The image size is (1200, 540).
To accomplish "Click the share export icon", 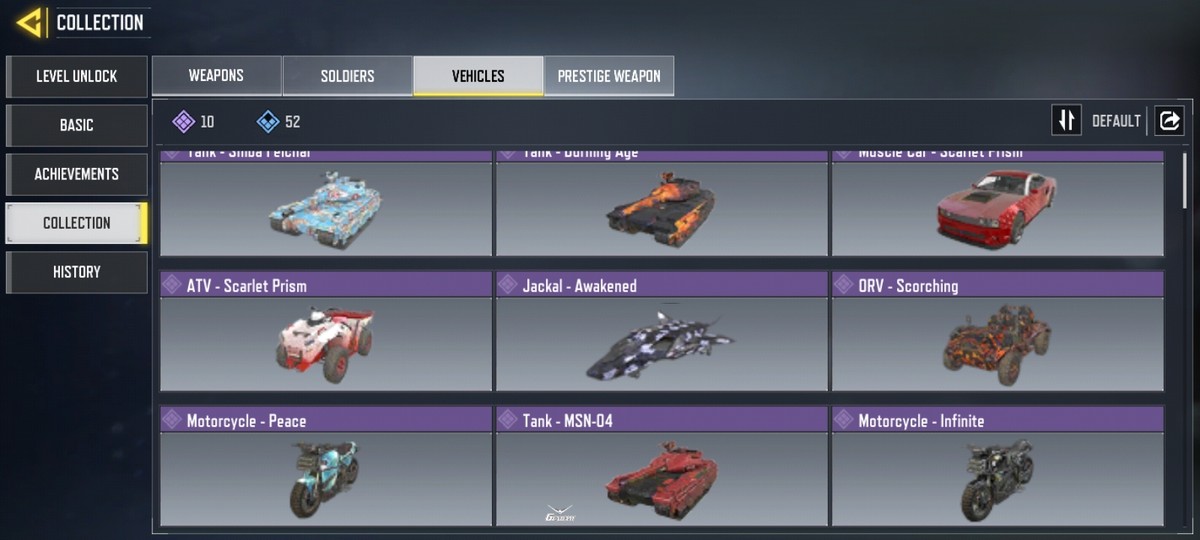I will click(1169, 121).
